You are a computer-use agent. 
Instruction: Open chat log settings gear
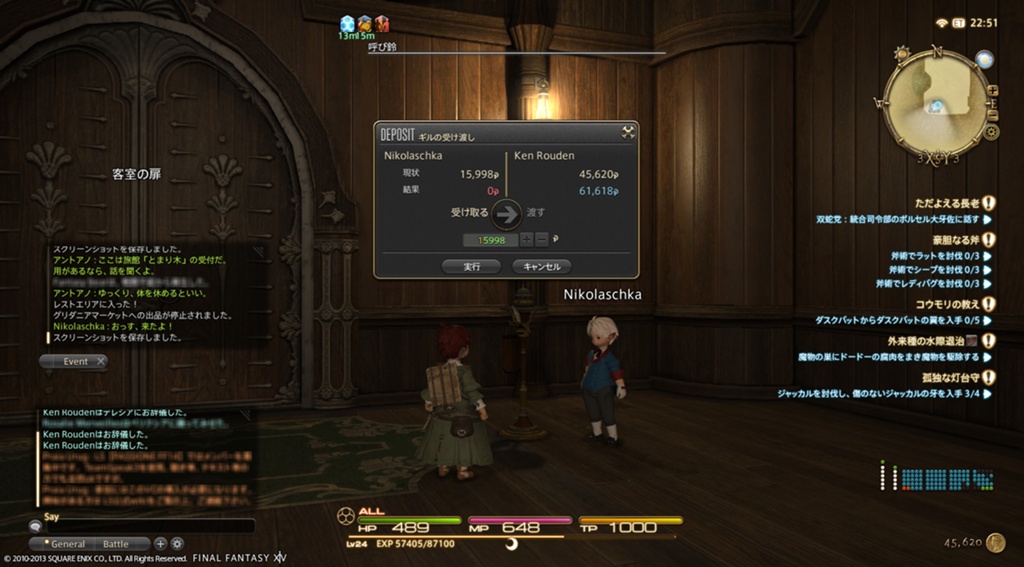[177, 544]
